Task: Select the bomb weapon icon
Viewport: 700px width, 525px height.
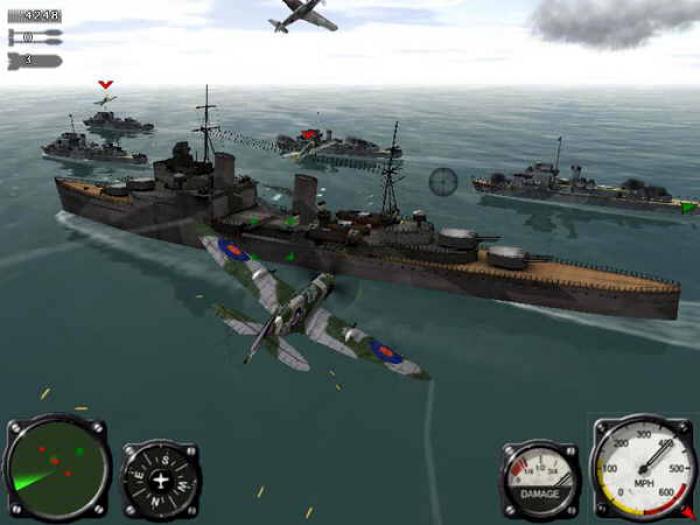Action: point(34,61)
